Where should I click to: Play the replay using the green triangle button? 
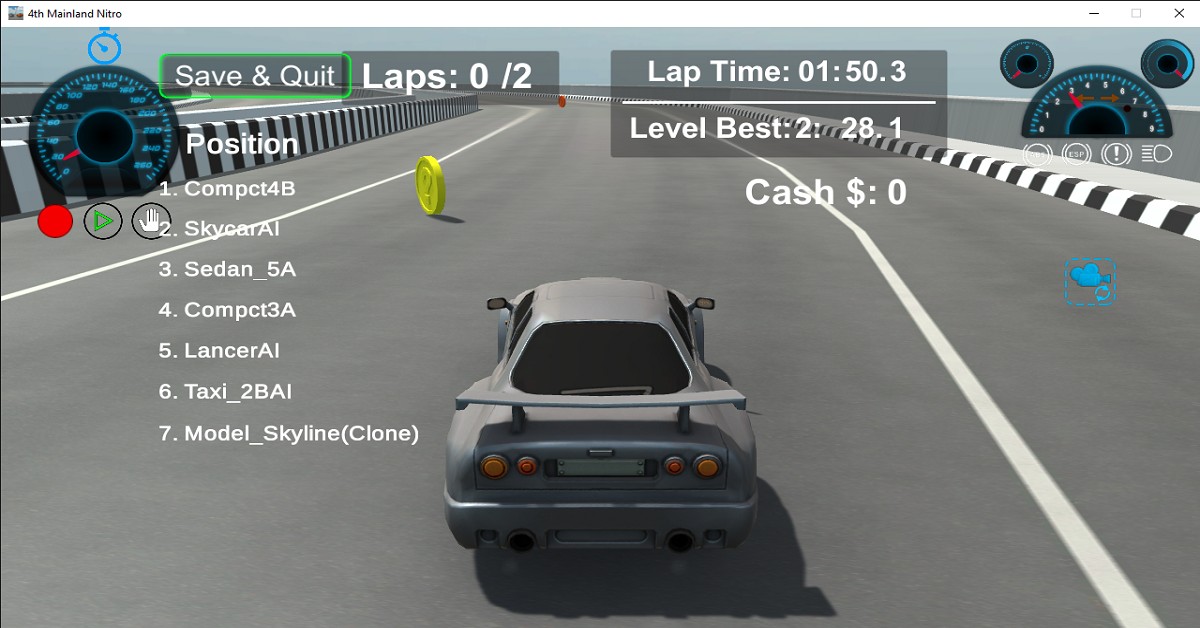[103, 221]
